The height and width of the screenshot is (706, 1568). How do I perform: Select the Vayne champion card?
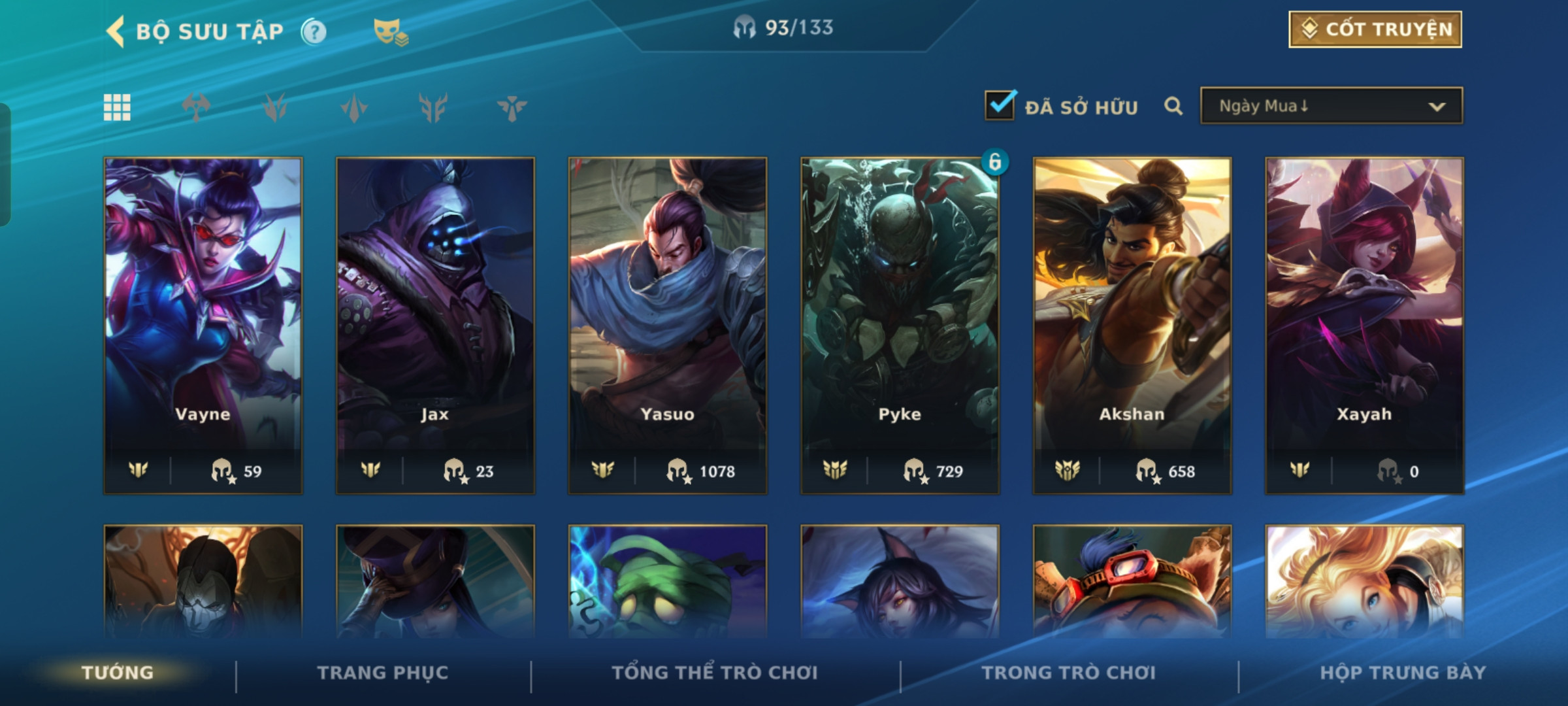(203, 325)
